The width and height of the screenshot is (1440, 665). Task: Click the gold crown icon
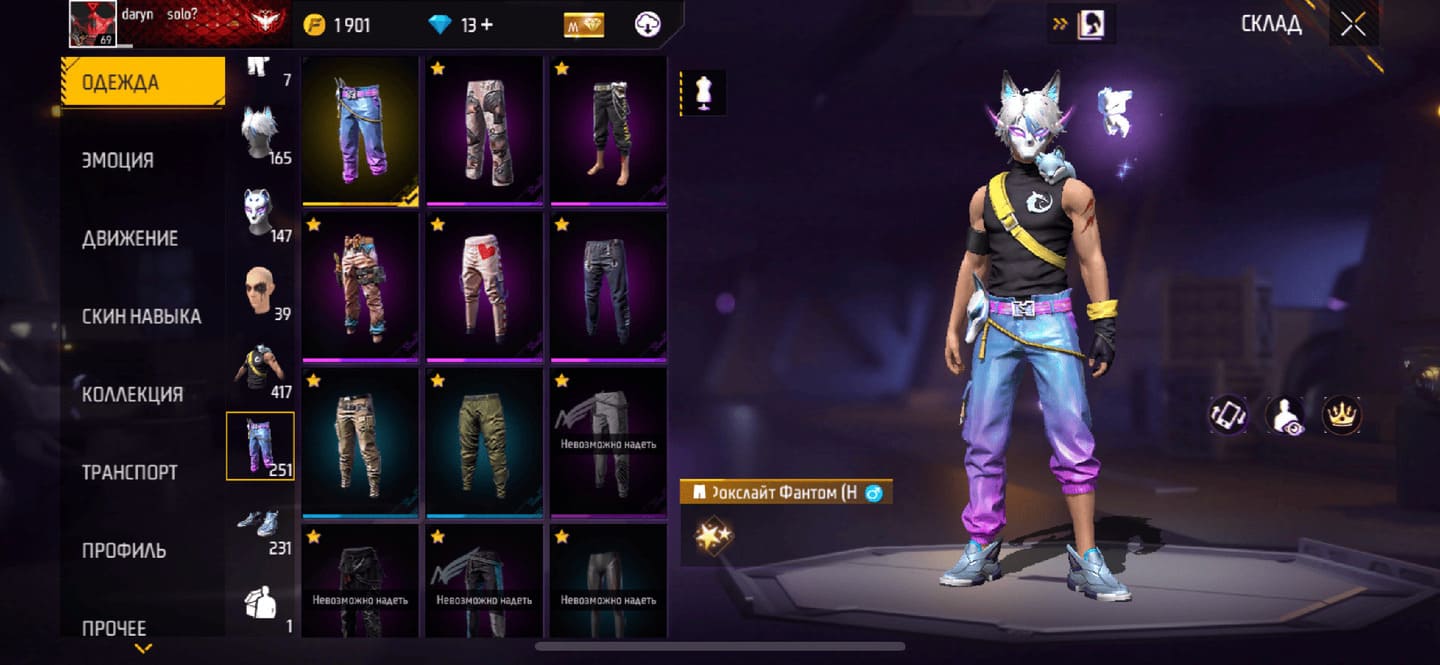[x=1342, y=415]
